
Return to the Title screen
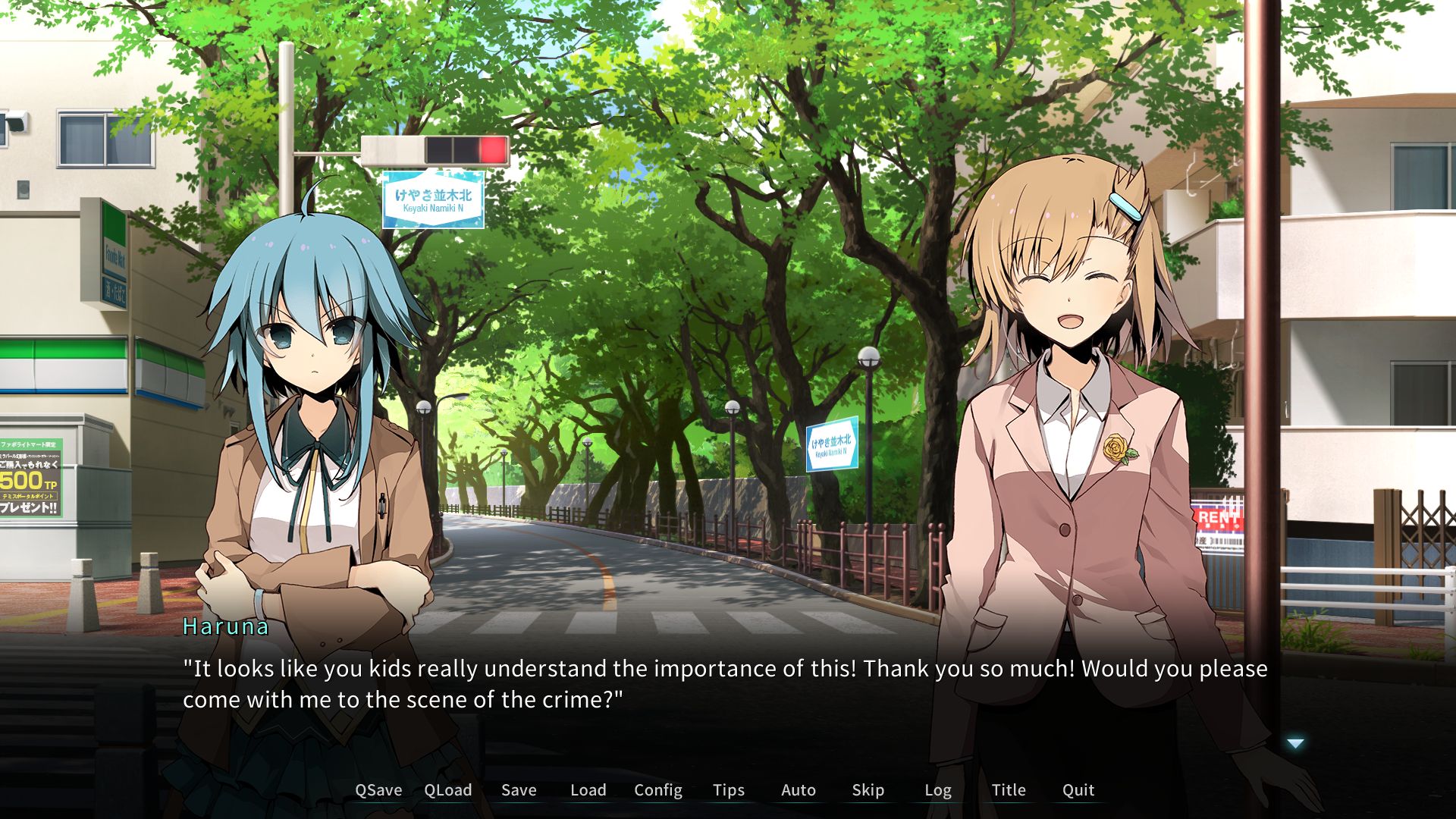(x=1009, y=790)
